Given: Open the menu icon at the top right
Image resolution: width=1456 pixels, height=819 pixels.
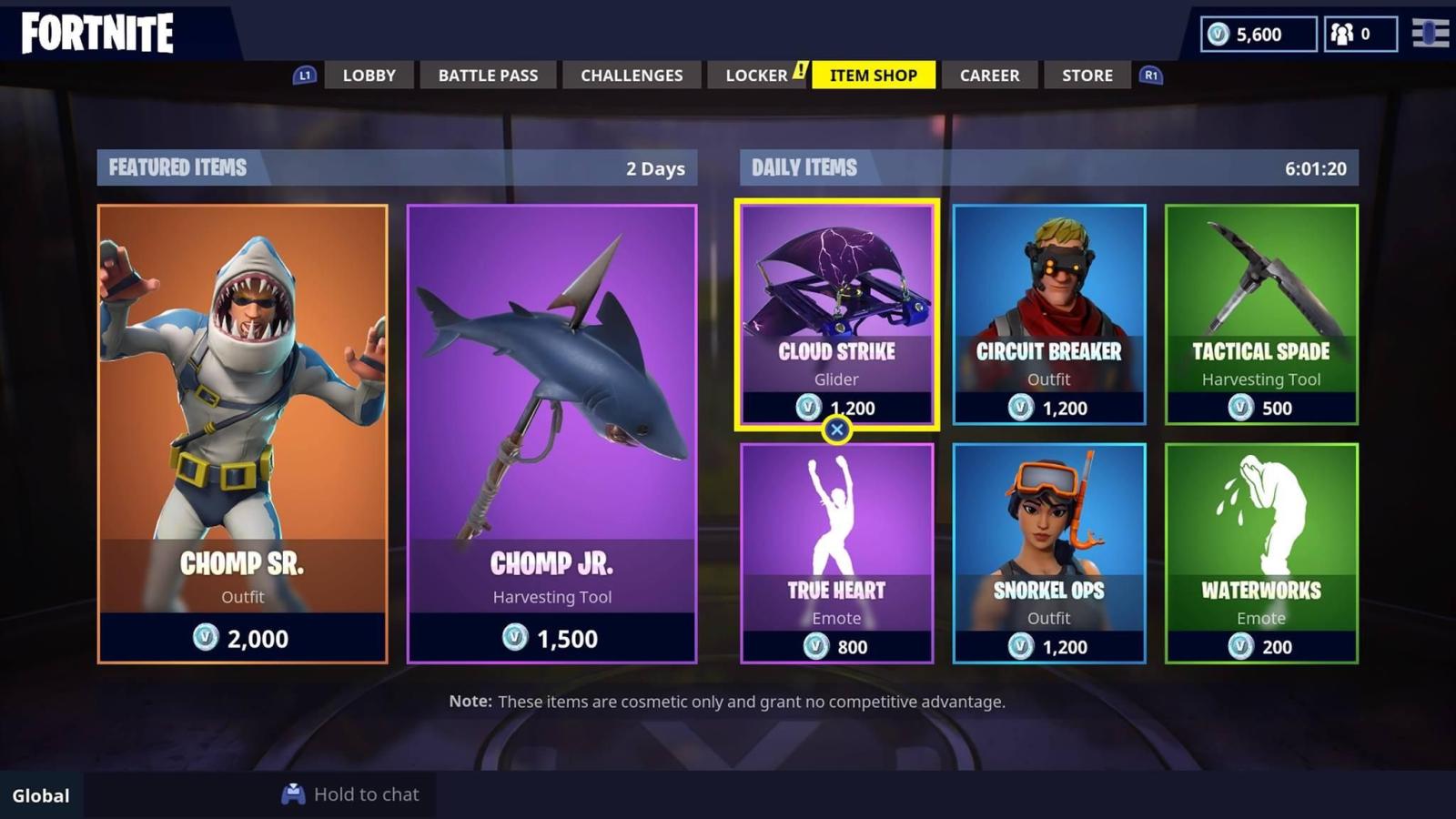Looking at the screenshot, I should (x=1431, y=35).
